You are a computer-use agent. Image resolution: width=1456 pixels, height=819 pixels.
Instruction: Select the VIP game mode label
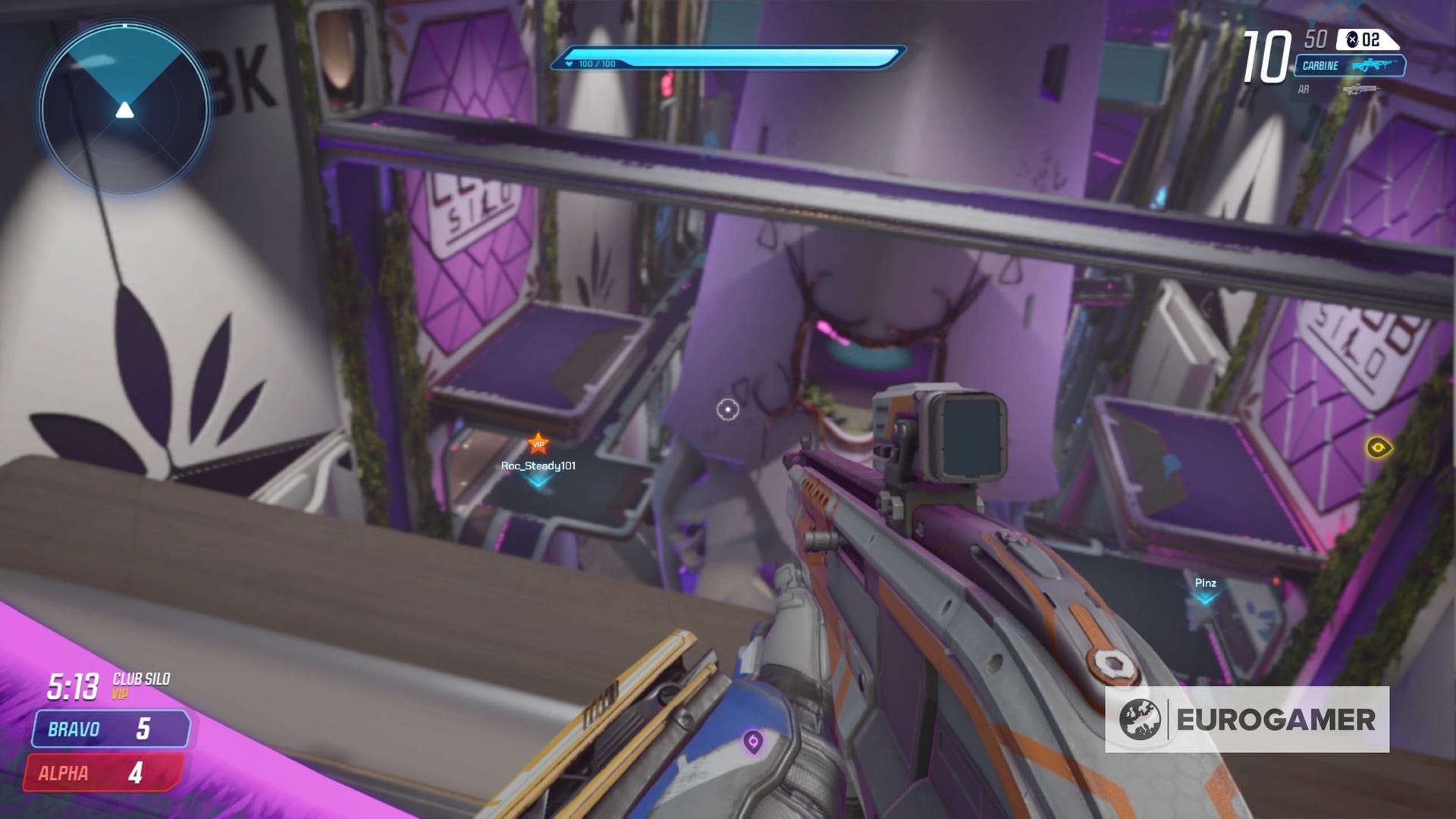click(x=120, y=693)
